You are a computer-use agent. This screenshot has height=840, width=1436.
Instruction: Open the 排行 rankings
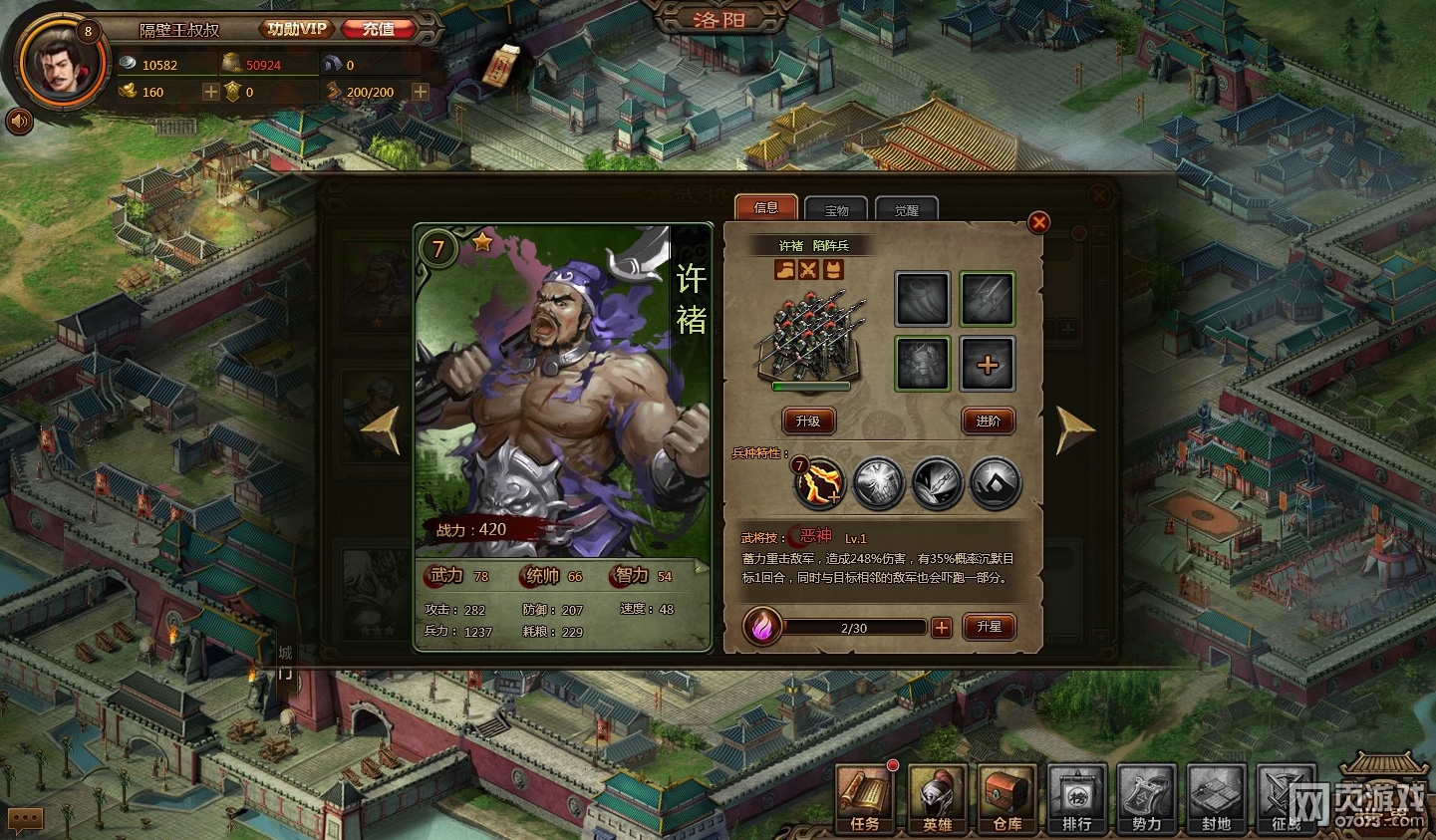click(1076, 798)
